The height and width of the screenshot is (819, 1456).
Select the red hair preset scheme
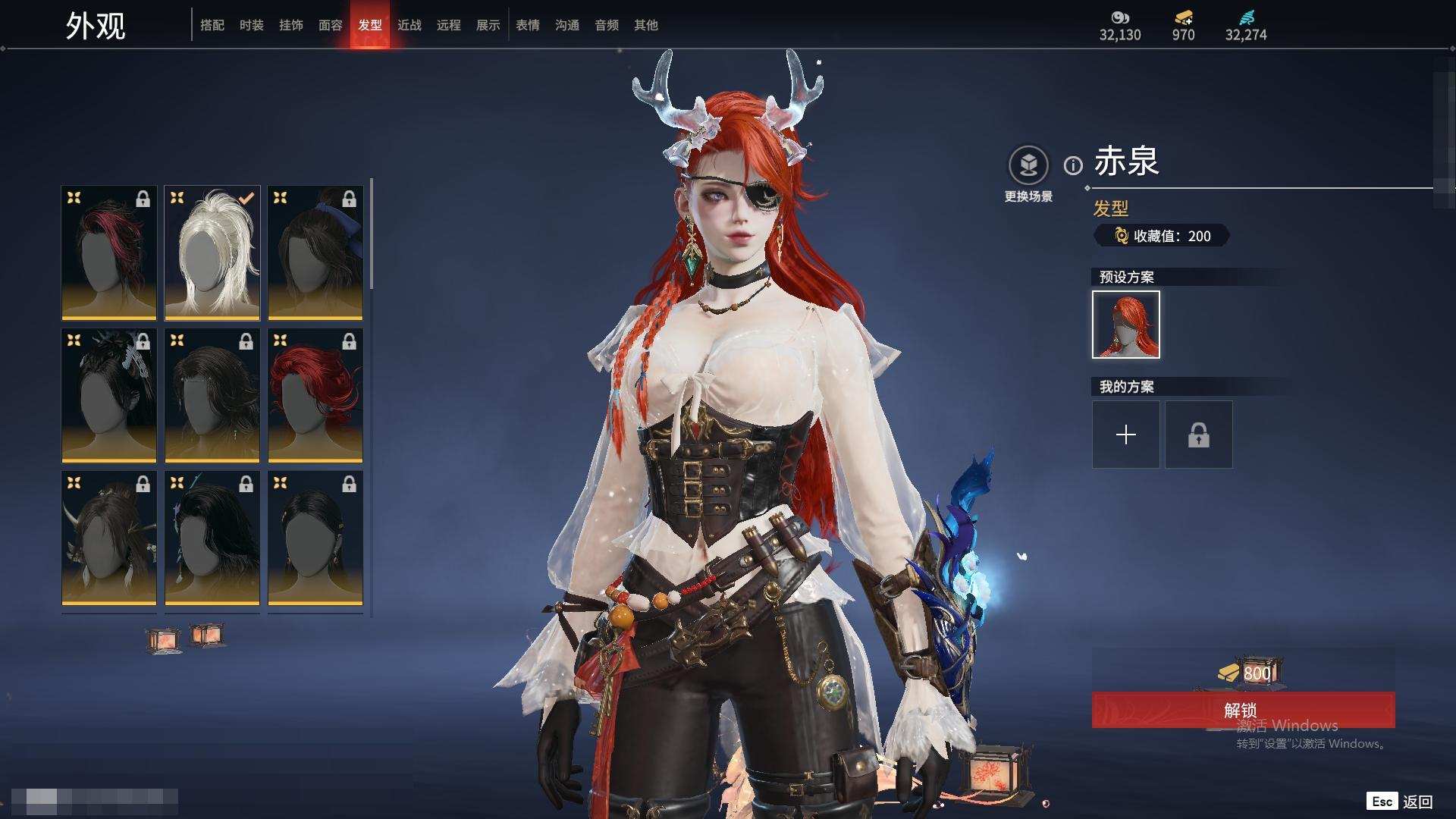pyautogui.click(x=1126, y=325)
